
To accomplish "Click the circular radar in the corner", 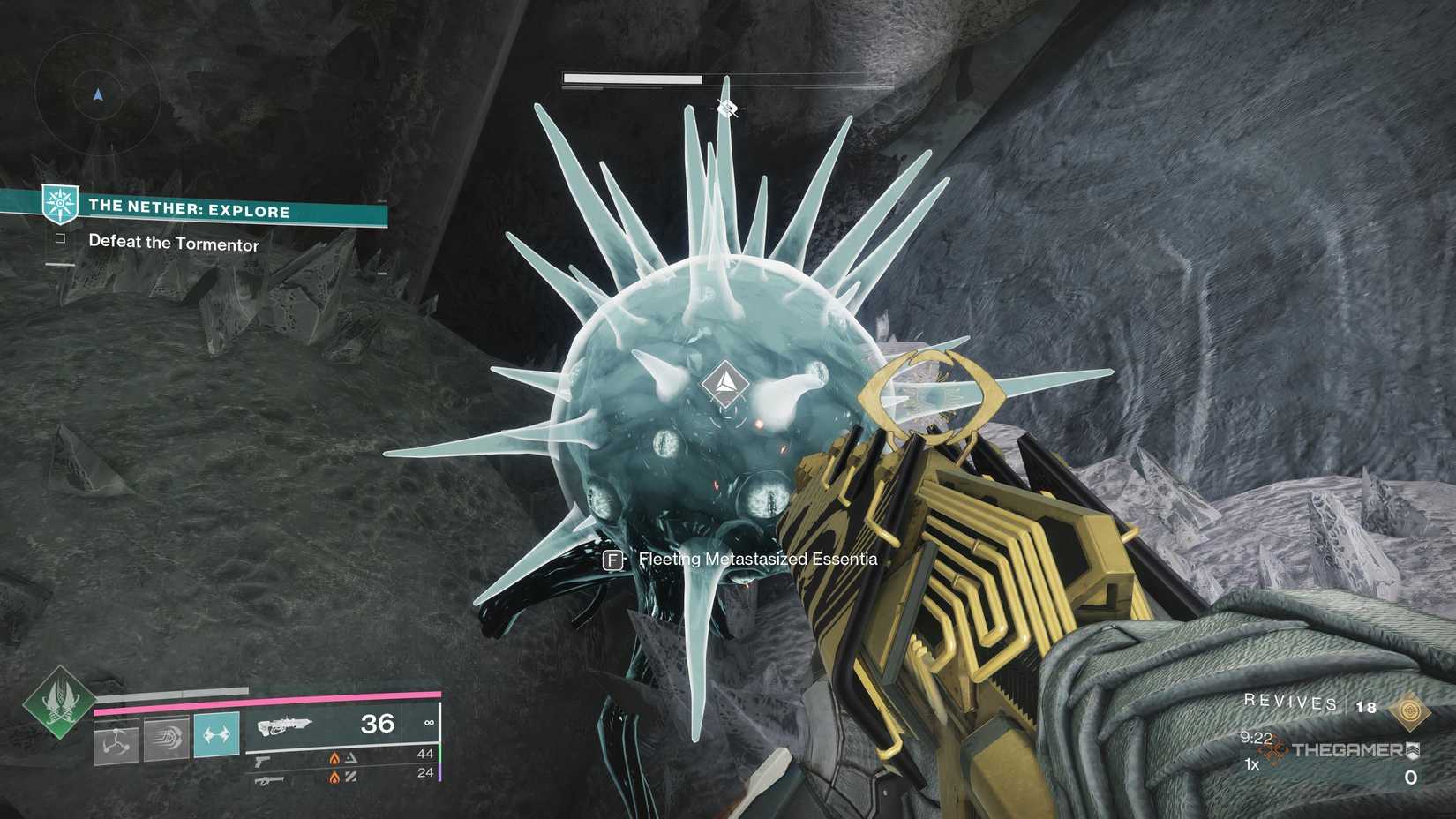I will tap(97, 94).
